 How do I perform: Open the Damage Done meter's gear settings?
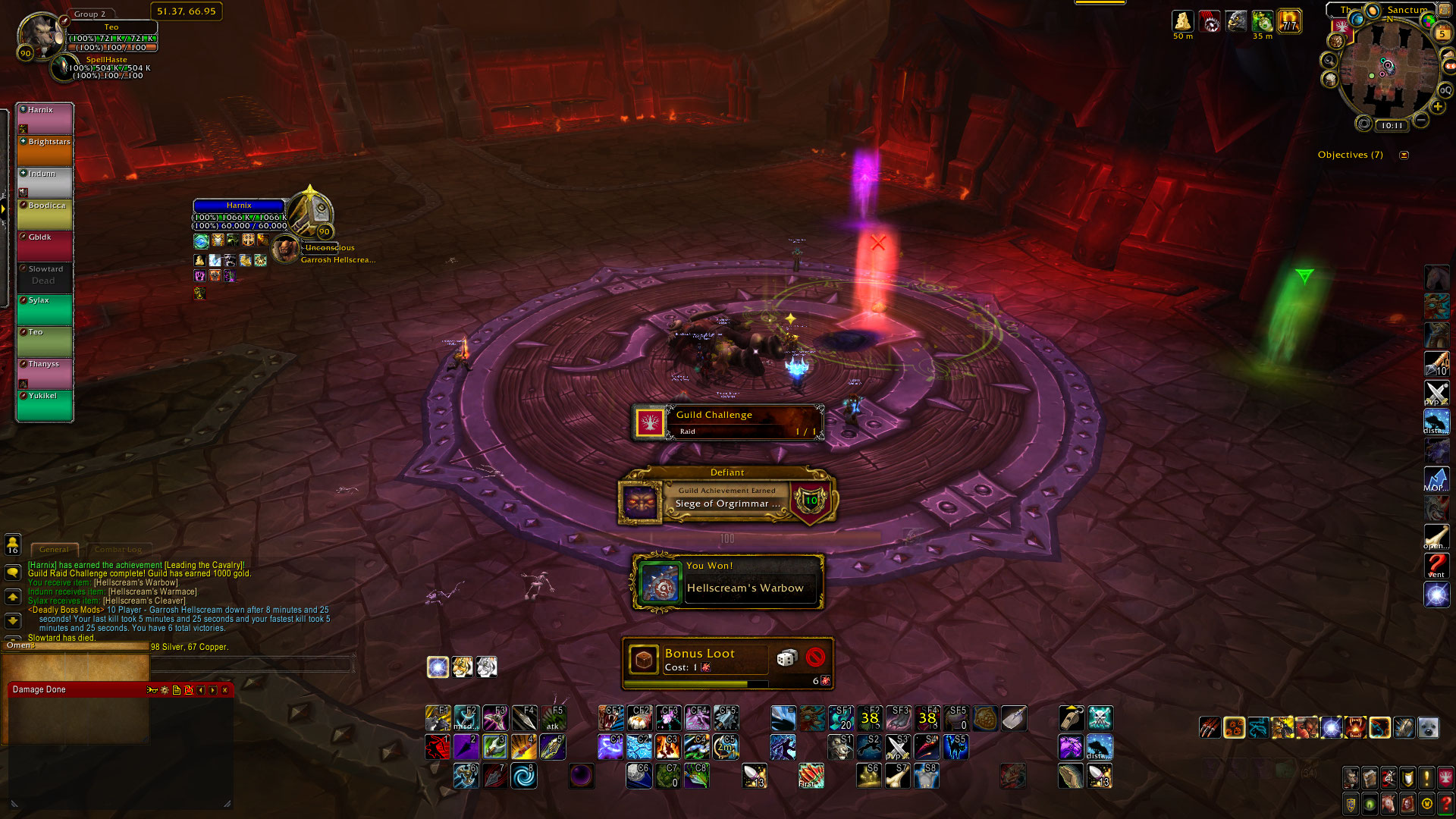(x=165, y=690)
